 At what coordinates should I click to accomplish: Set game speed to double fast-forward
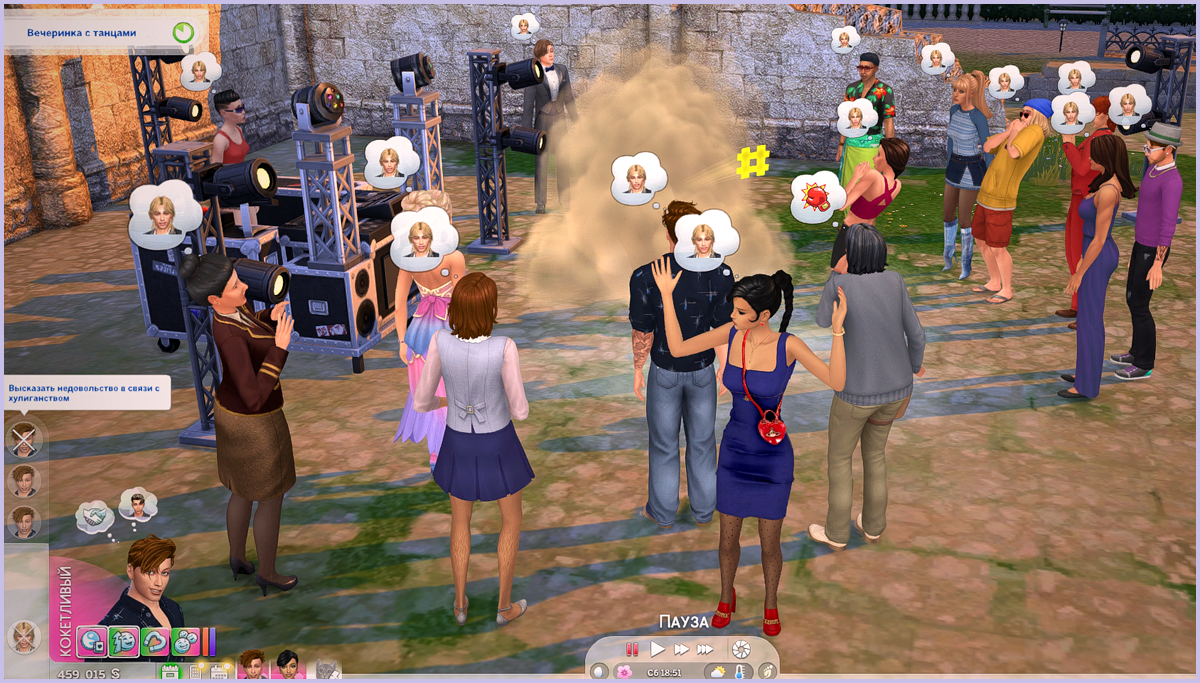coord(681,649)
